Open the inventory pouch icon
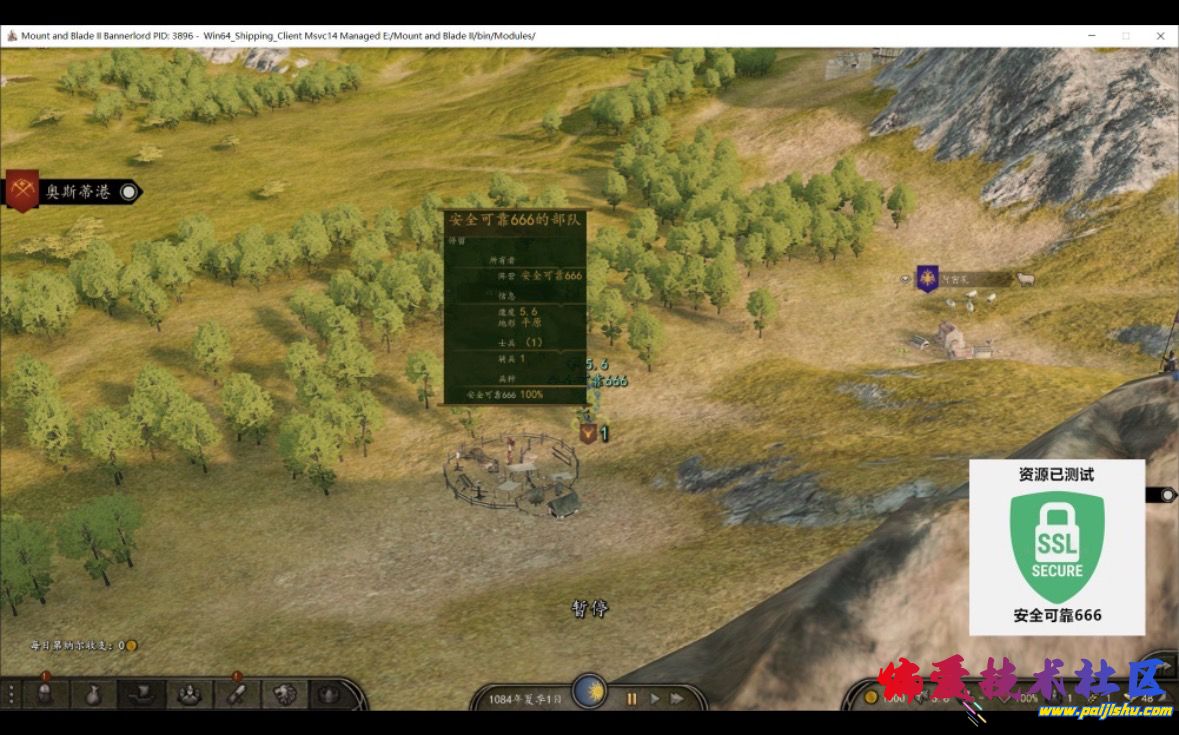This screenshot has width=1179, height=735. coord(93,693)
